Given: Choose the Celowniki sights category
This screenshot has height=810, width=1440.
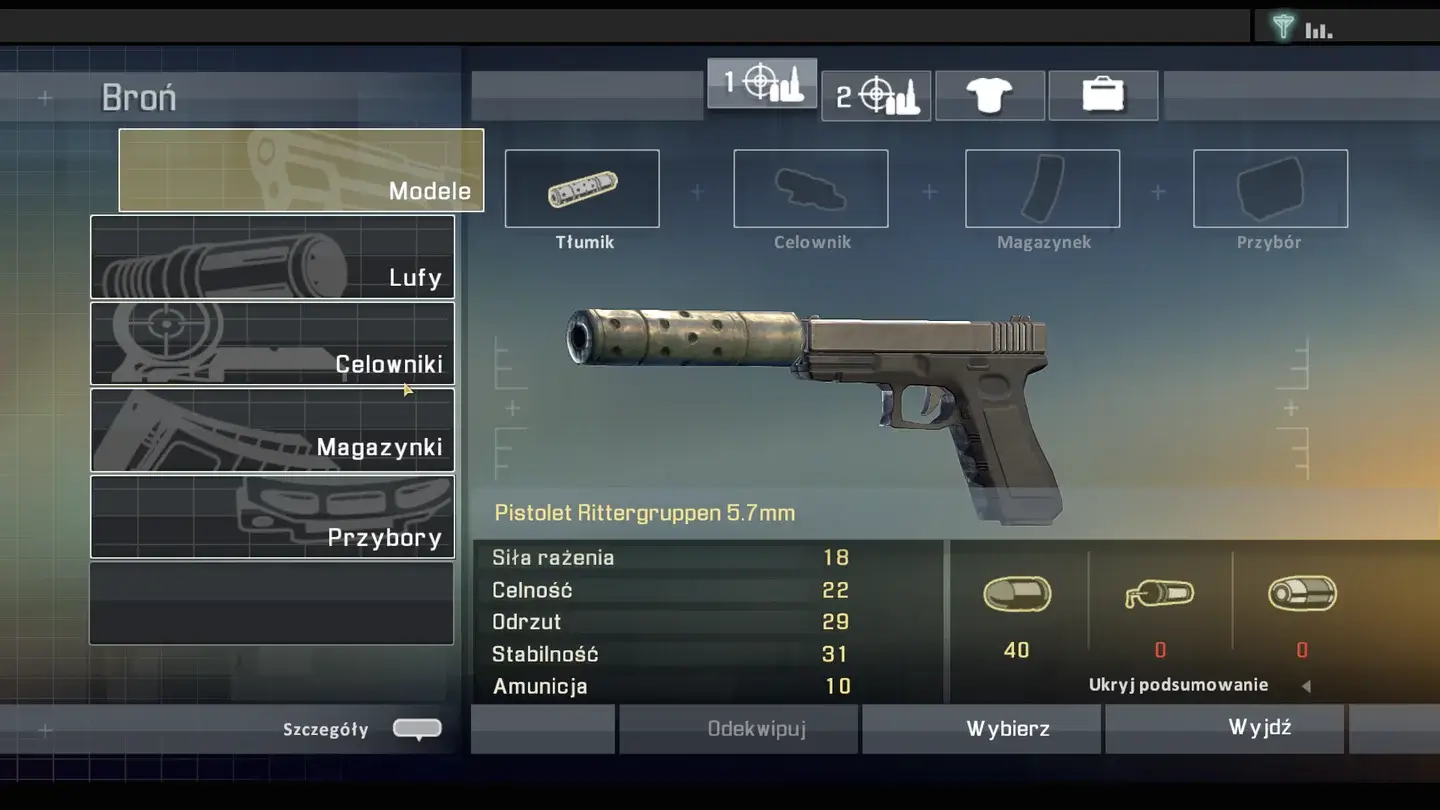Looking at the screenshot, I should [x=272, y=343].
